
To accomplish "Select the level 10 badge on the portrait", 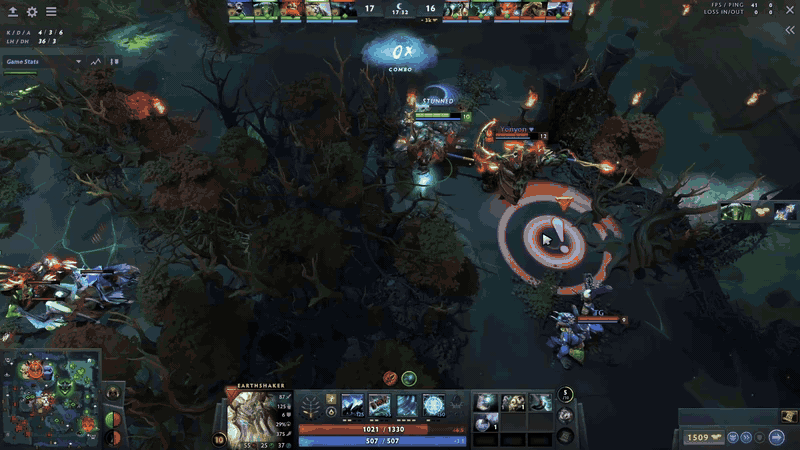I will coord(219,438).
